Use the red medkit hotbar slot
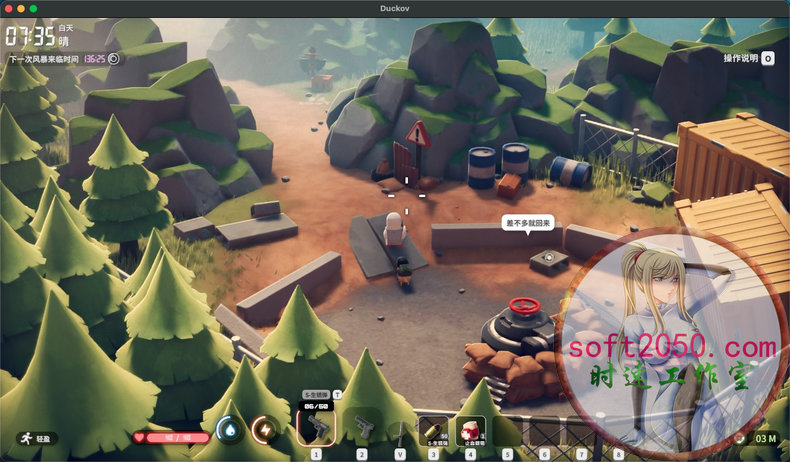Screen dimensions: 790x462 pos(469,430)
